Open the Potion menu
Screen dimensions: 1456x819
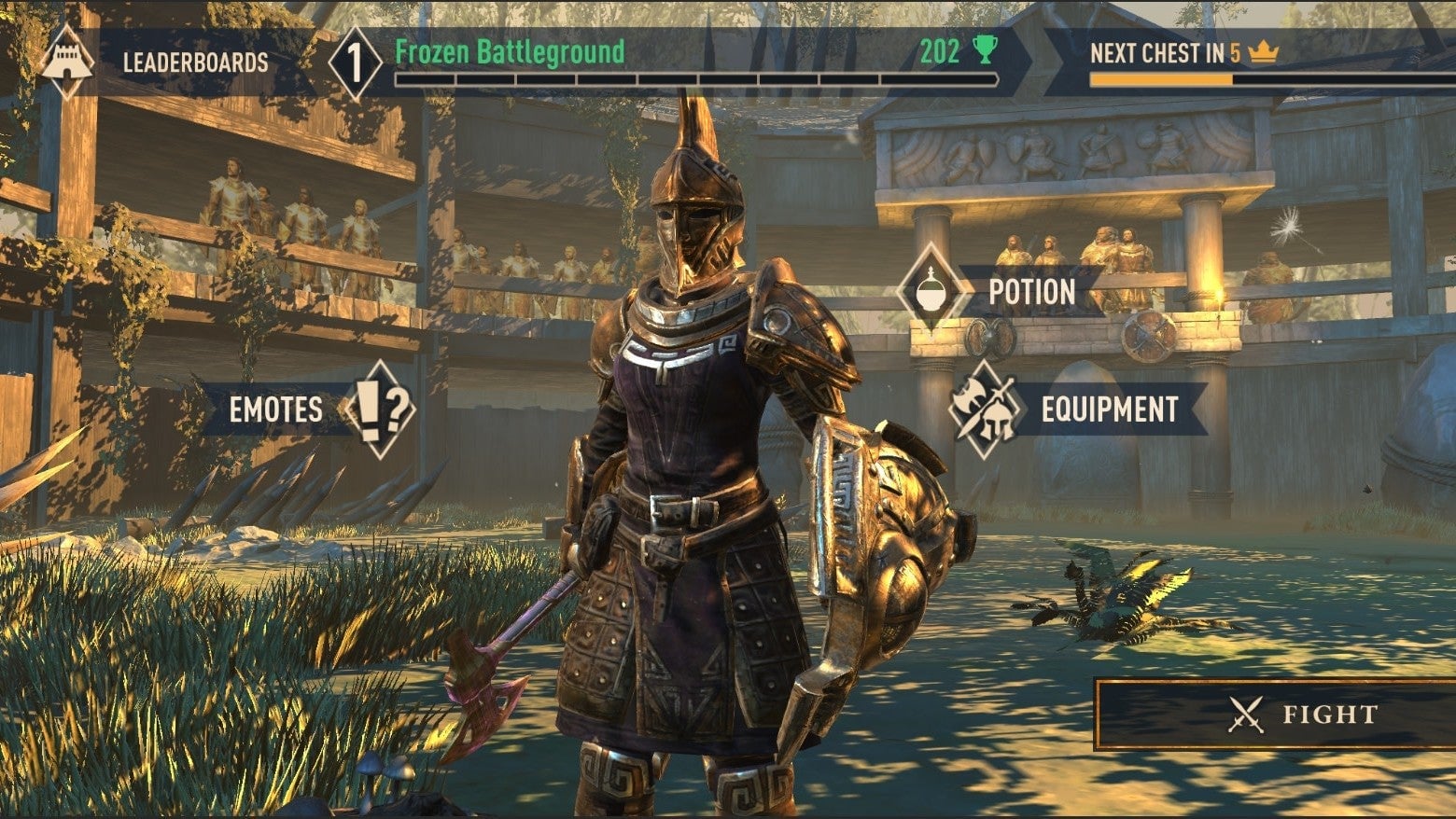pos(1030,293)
